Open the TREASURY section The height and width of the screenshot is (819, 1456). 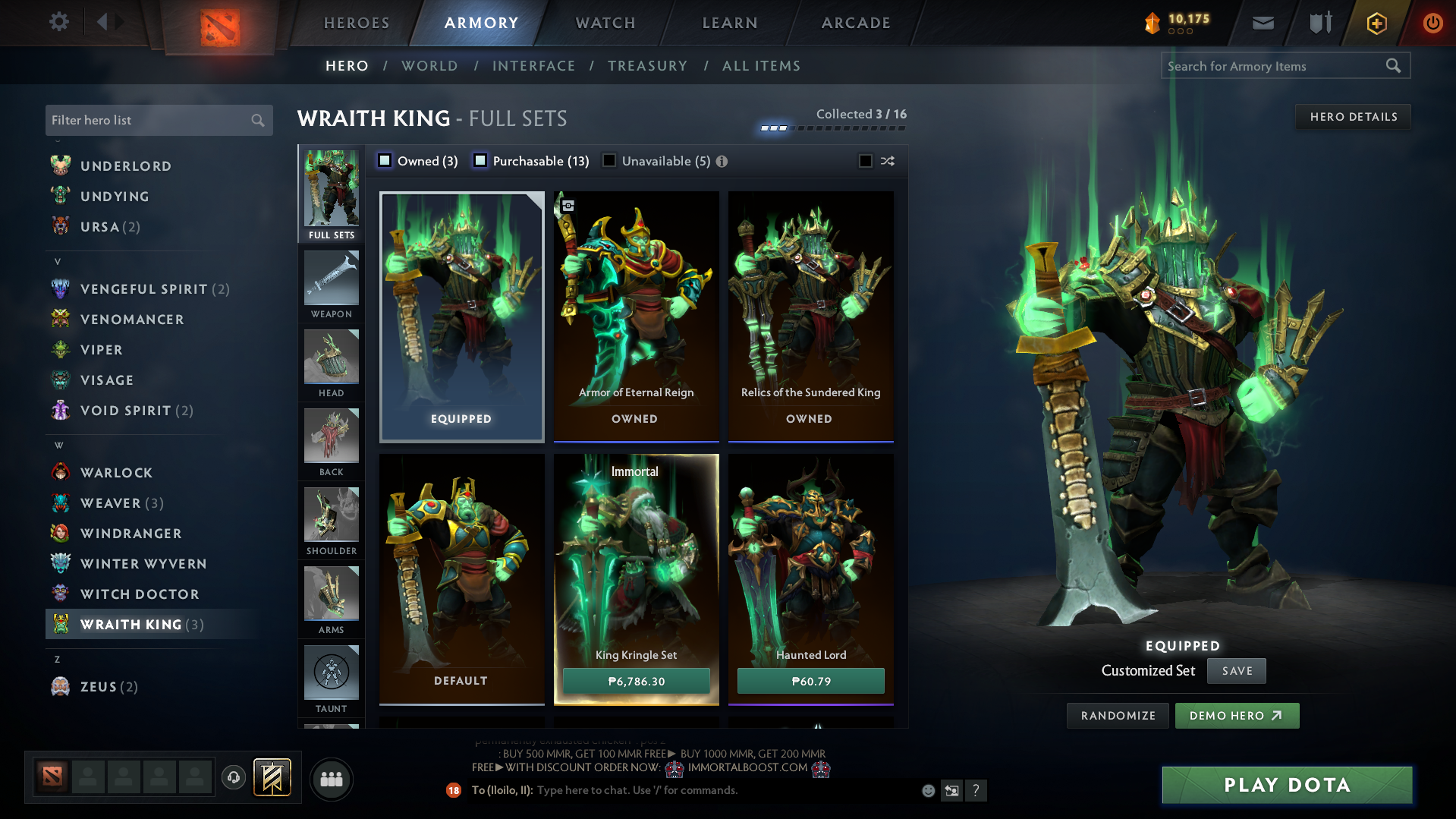(647, 66)
